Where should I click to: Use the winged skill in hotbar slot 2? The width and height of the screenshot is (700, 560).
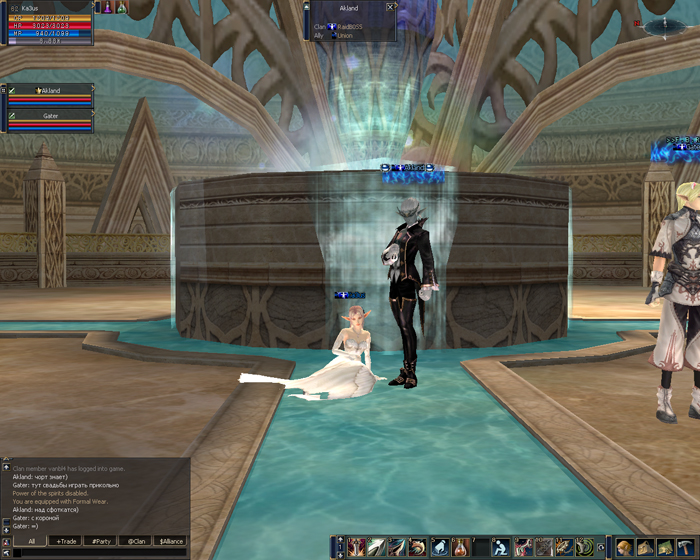pyautogui.click(x=375, y=547)
